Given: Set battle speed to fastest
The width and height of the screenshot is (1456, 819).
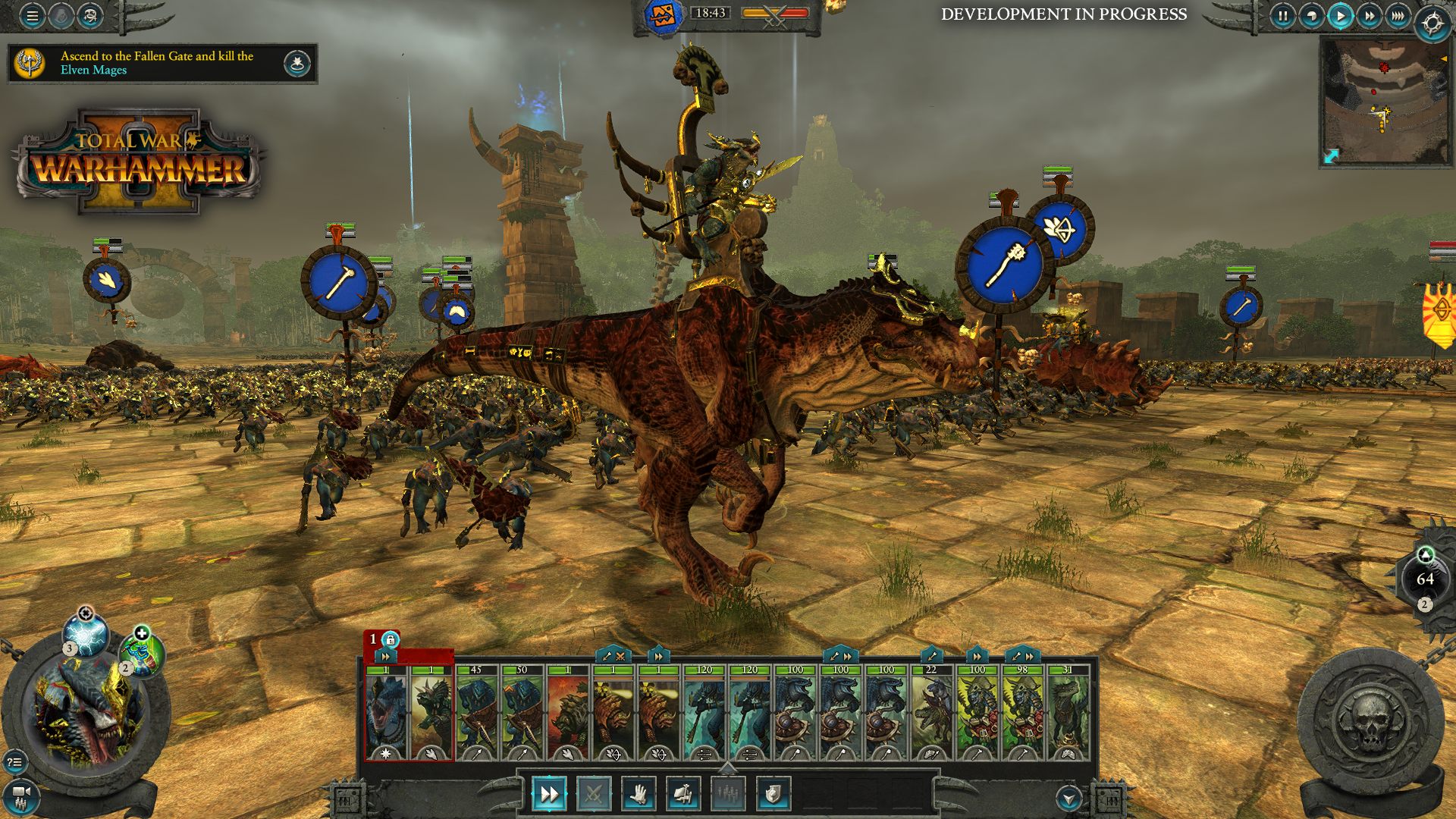Looking at the screenshot, I should tap(1398, 17).
